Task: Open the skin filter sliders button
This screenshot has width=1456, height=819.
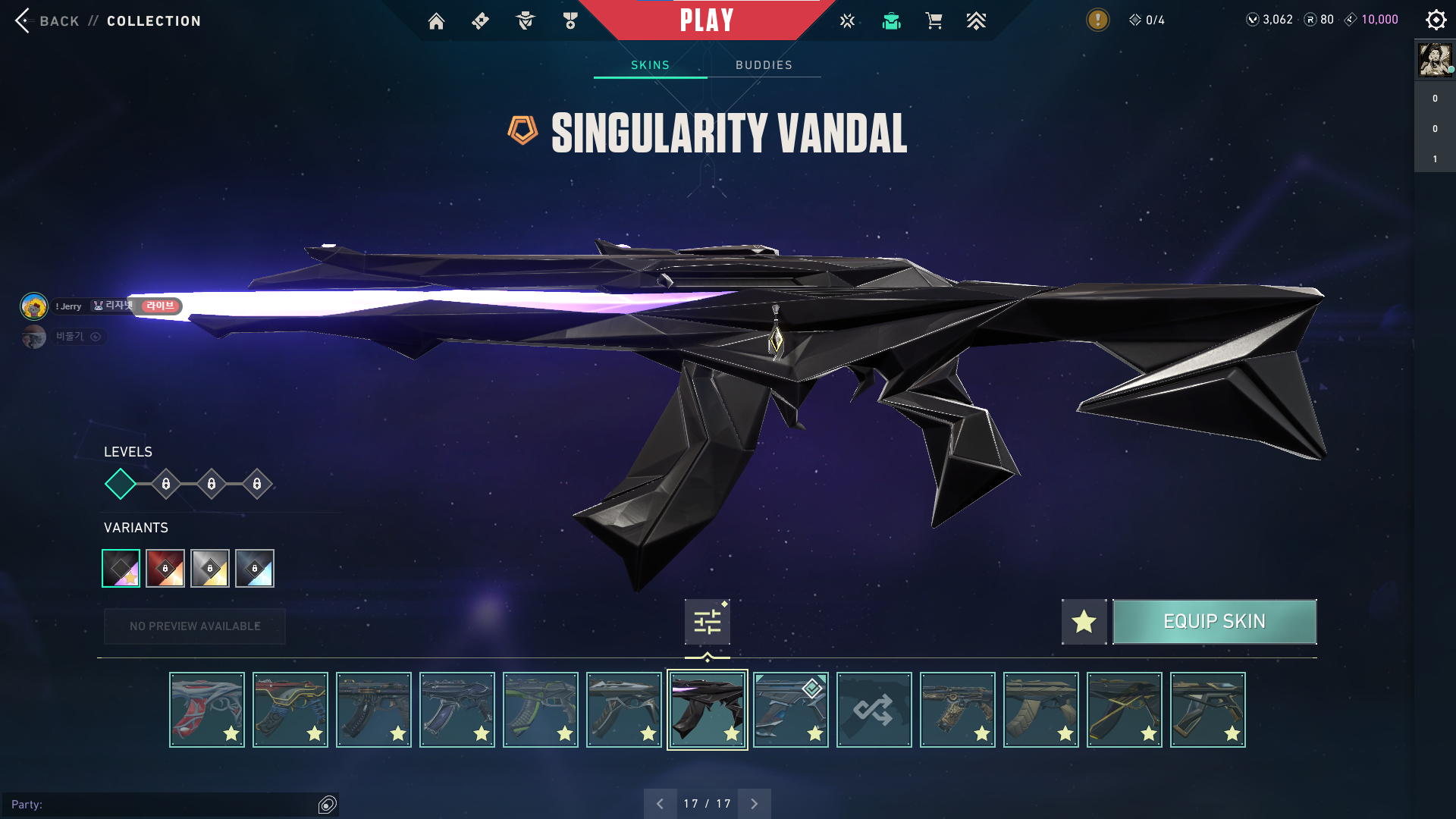Action: coord(707,622)
